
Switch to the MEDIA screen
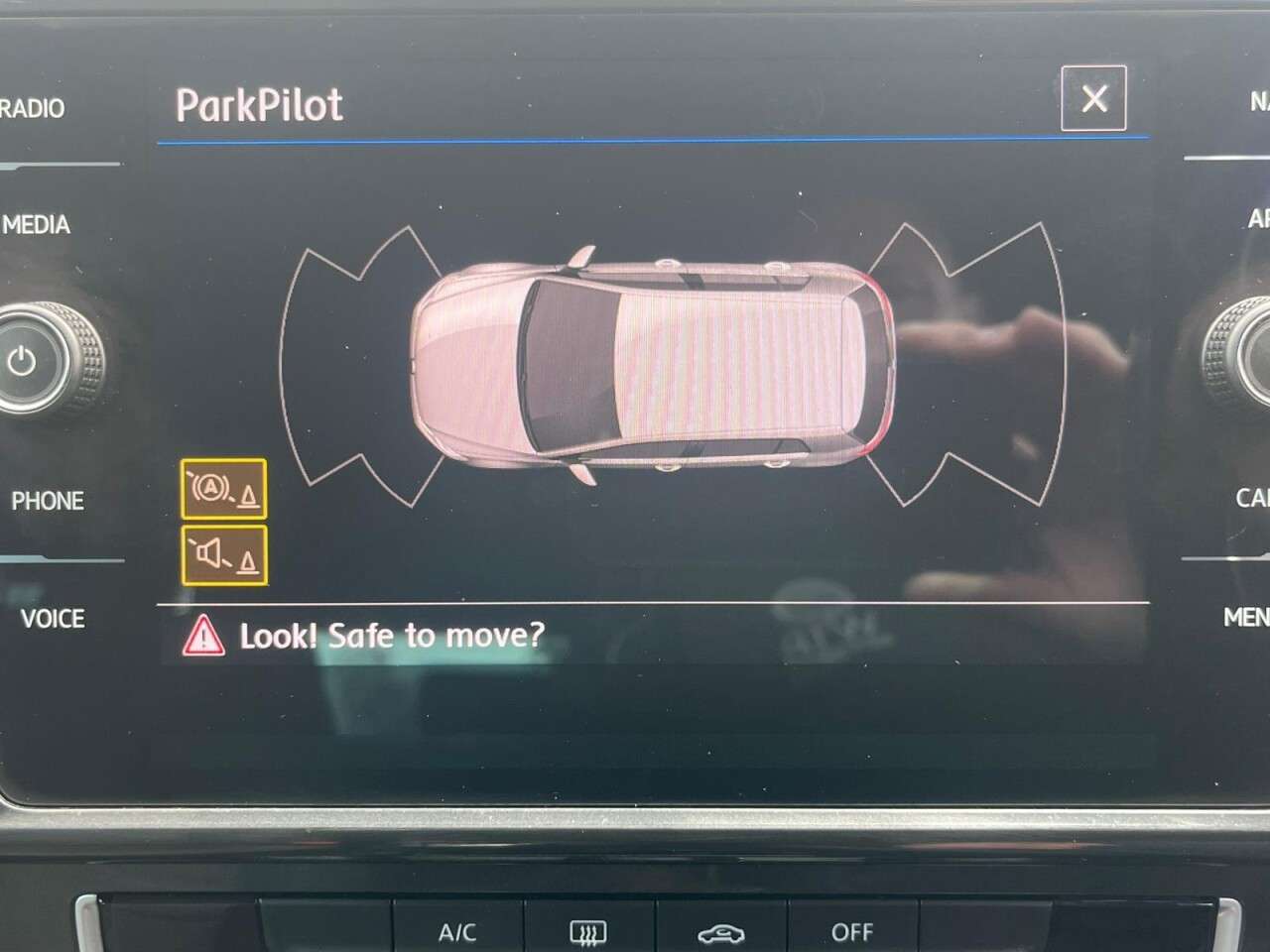pos(38,225)
